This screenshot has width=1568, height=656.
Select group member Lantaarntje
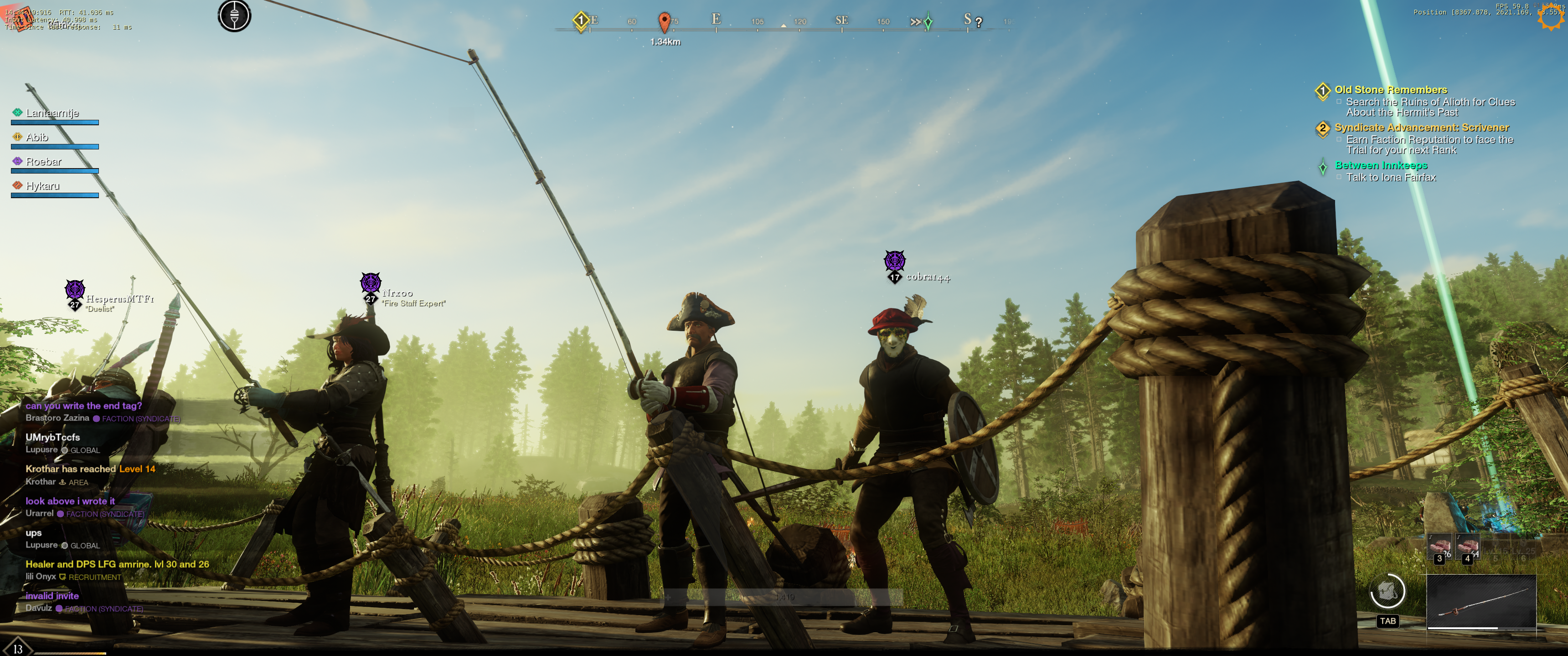point(52,113)
